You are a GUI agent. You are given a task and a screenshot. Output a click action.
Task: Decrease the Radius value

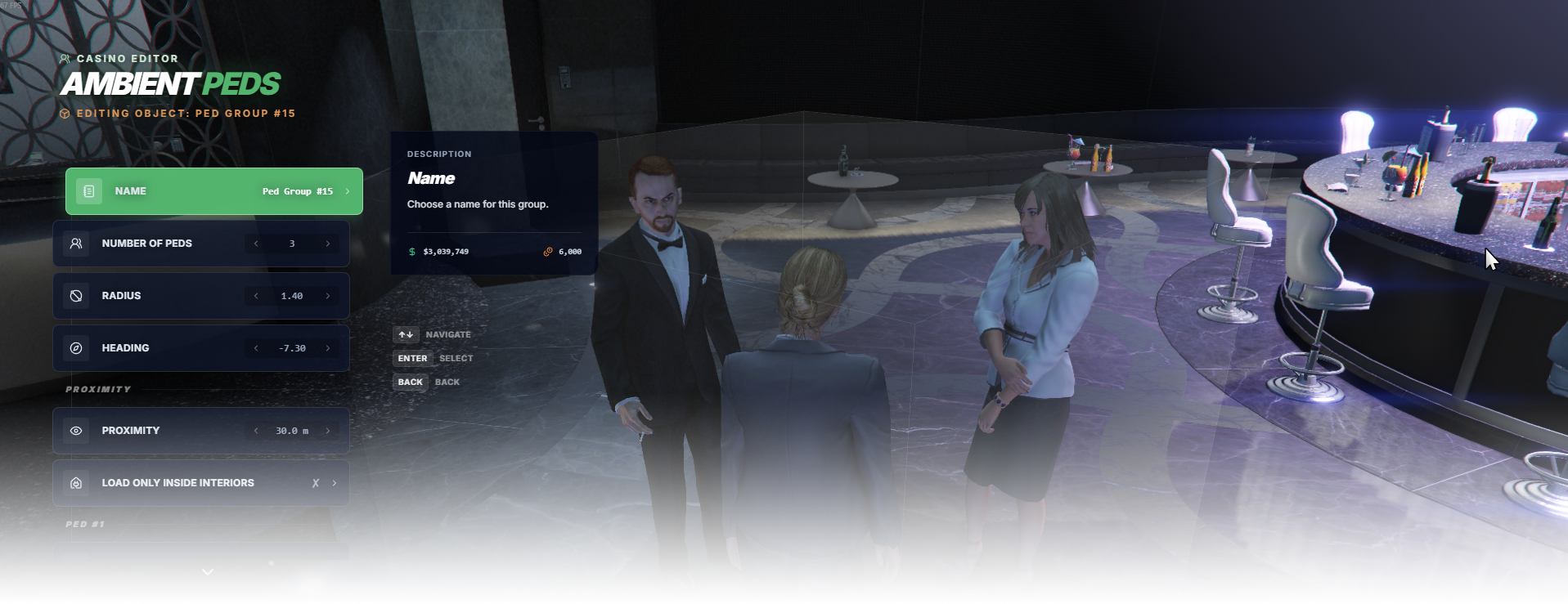(256, 296)
